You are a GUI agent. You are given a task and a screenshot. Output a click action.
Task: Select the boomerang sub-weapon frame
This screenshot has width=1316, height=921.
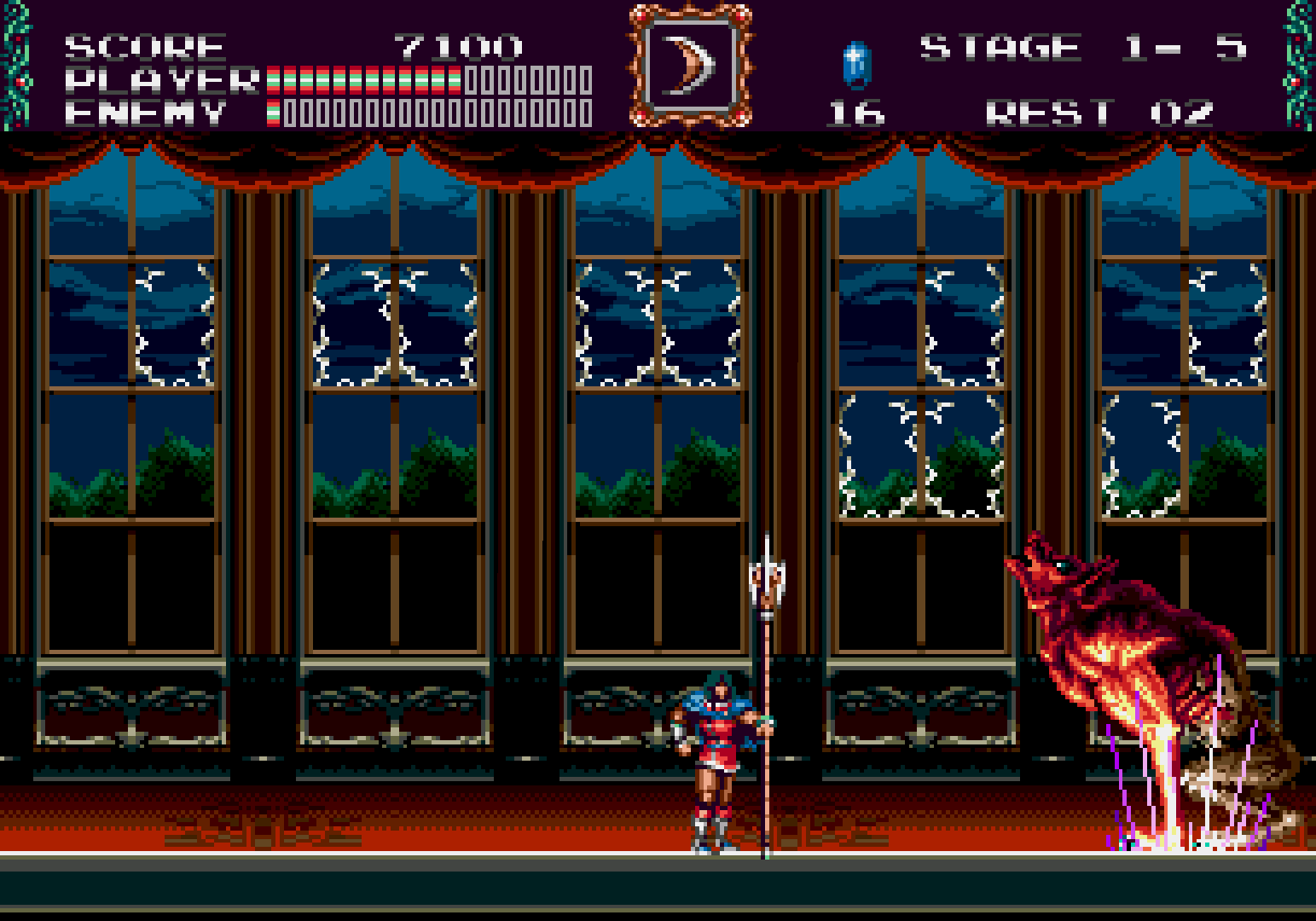[x=691, y=67]
